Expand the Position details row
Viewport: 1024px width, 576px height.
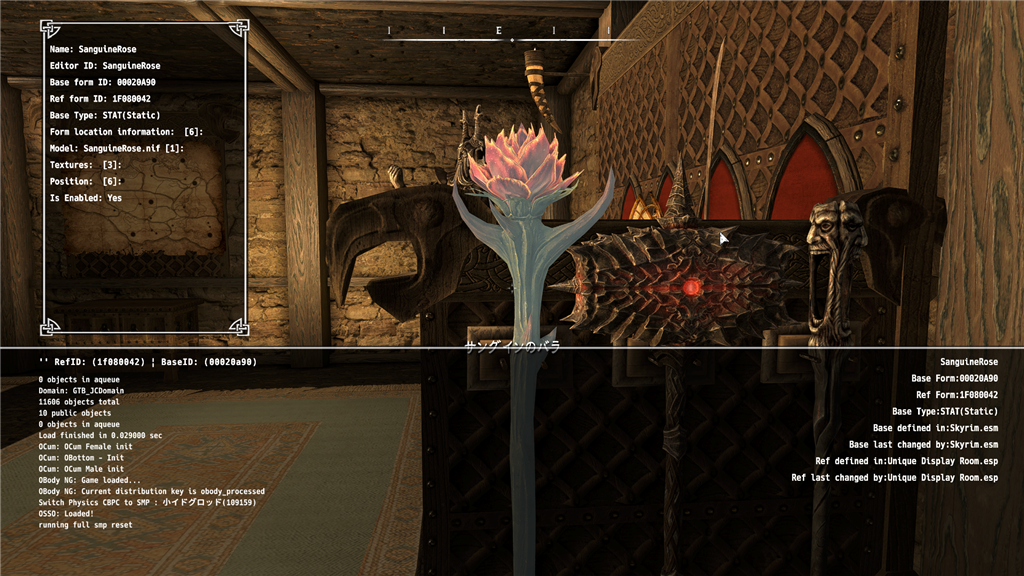tap(85, 181)
